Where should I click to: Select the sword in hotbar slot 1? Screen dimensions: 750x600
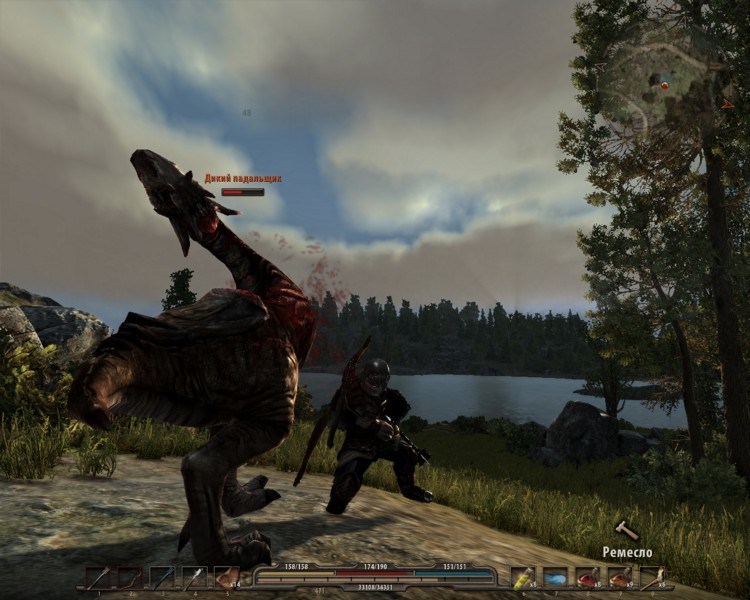[97, 577]
